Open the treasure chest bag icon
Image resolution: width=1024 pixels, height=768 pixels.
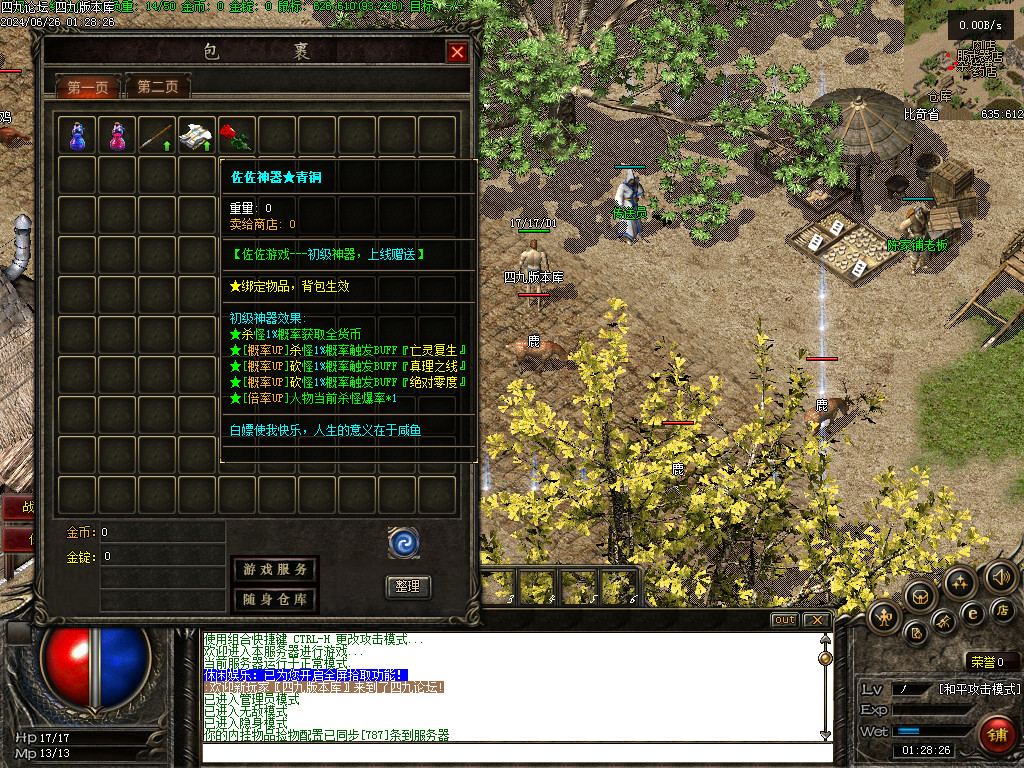pyautogui.click(x=920, y=596)
